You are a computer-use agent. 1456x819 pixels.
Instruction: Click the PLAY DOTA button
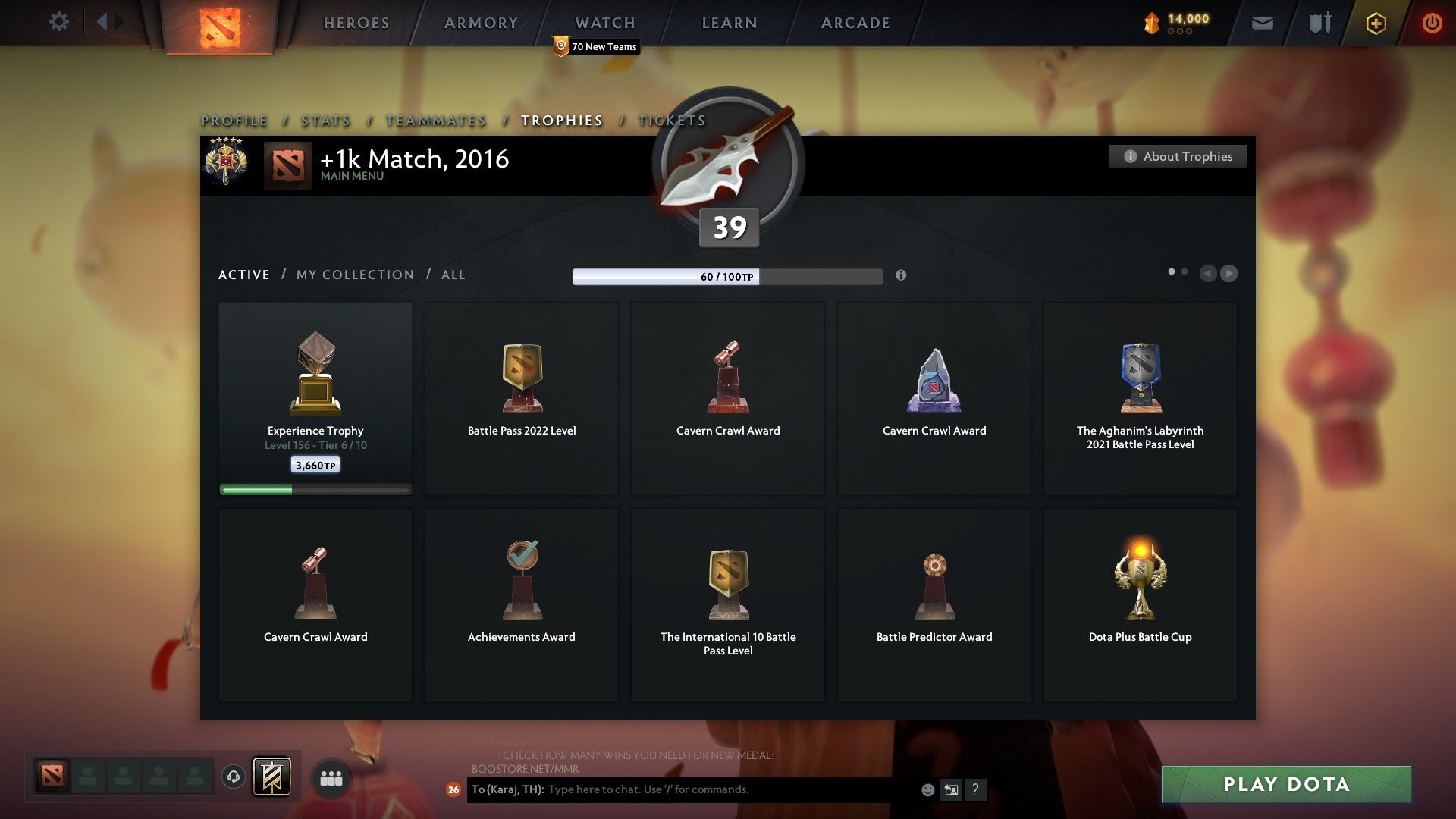[x=1285, y=785]
